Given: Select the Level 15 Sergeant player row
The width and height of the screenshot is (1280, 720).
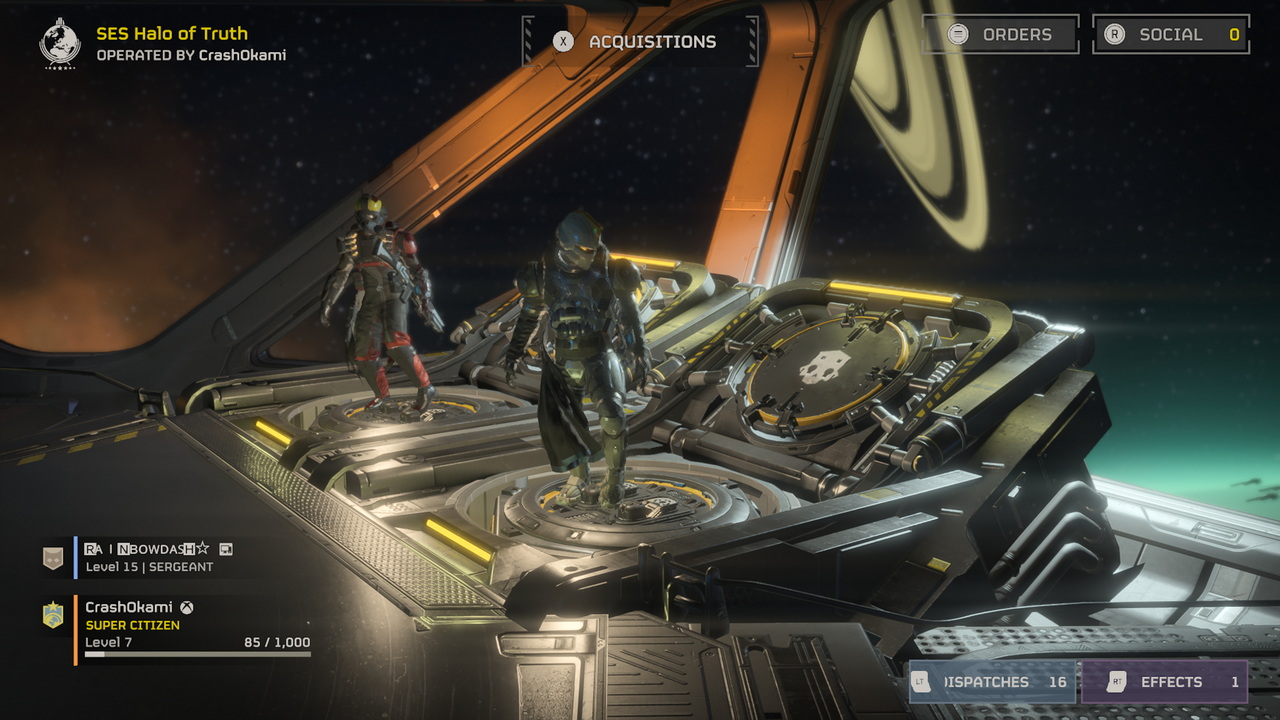Looking at the screenshot, I should (160, 557).
